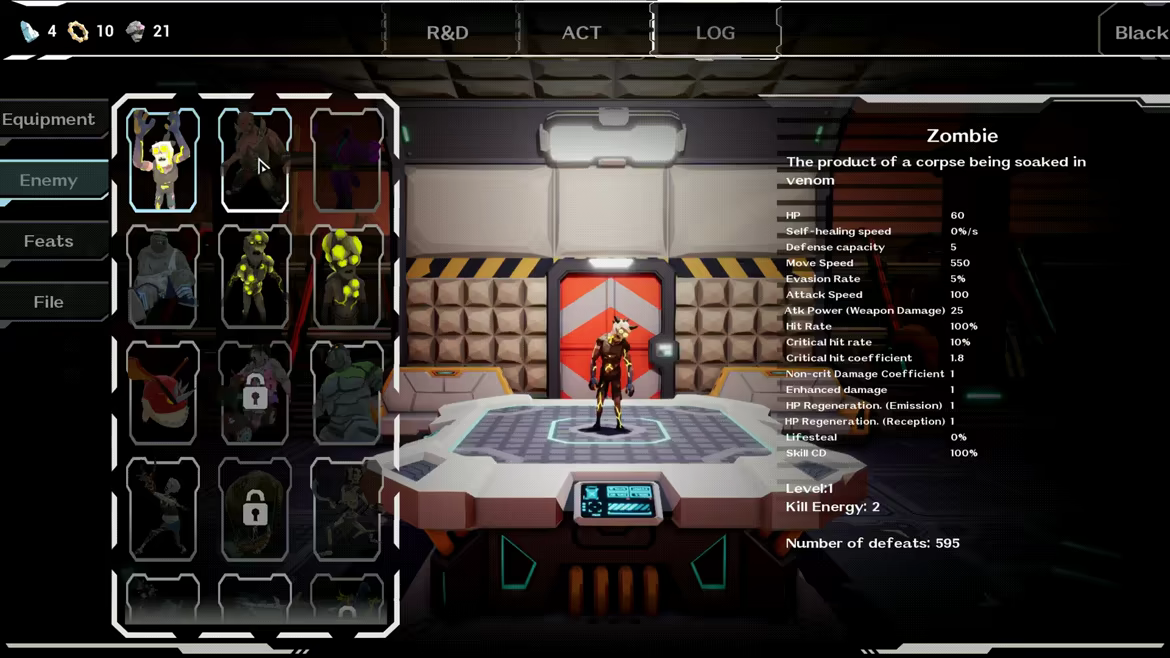Open the Equipment tab

pyautogui.click(x=49, y=120)
